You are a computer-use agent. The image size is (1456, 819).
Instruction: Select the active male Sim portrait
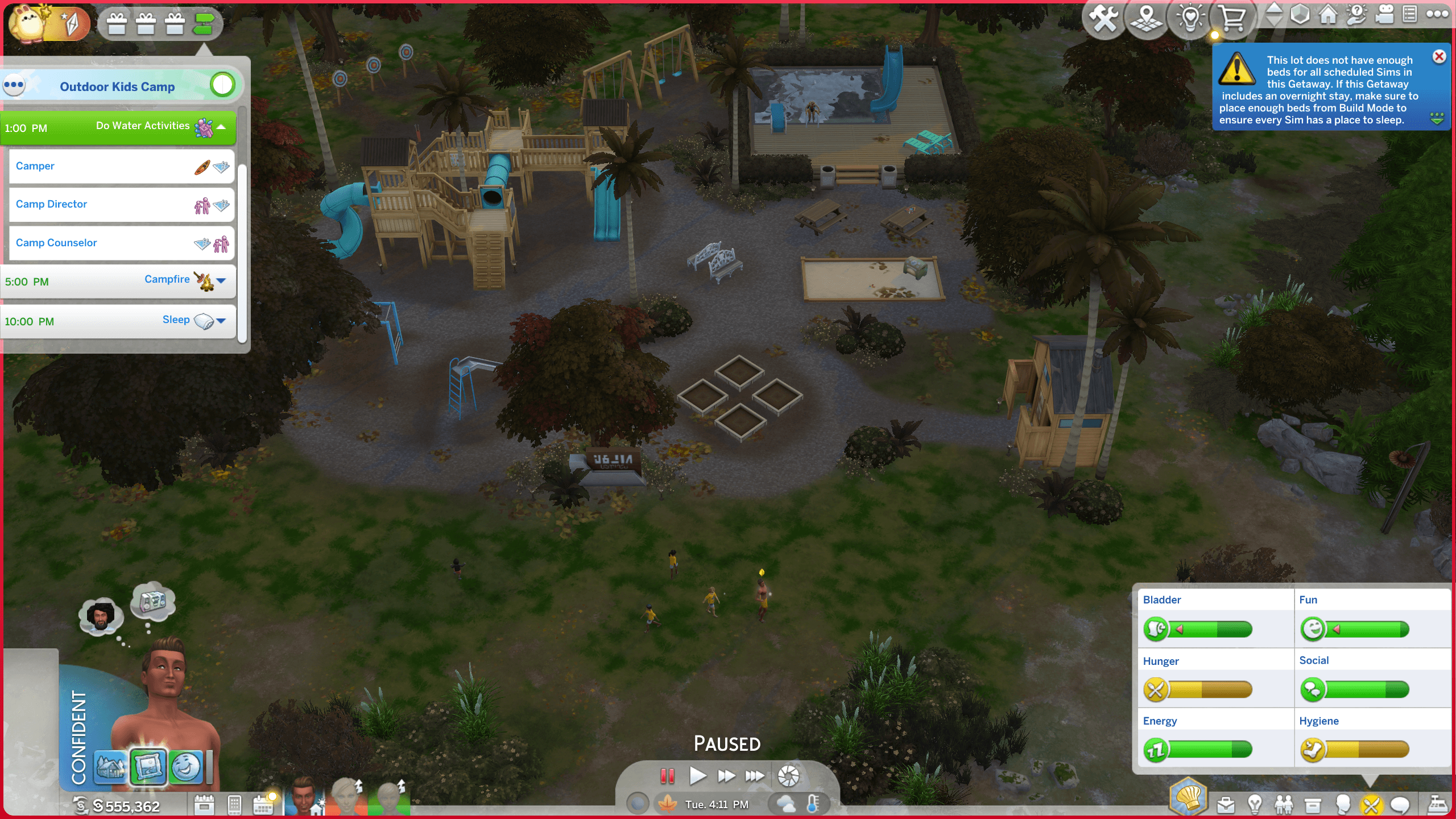point(304,796)
